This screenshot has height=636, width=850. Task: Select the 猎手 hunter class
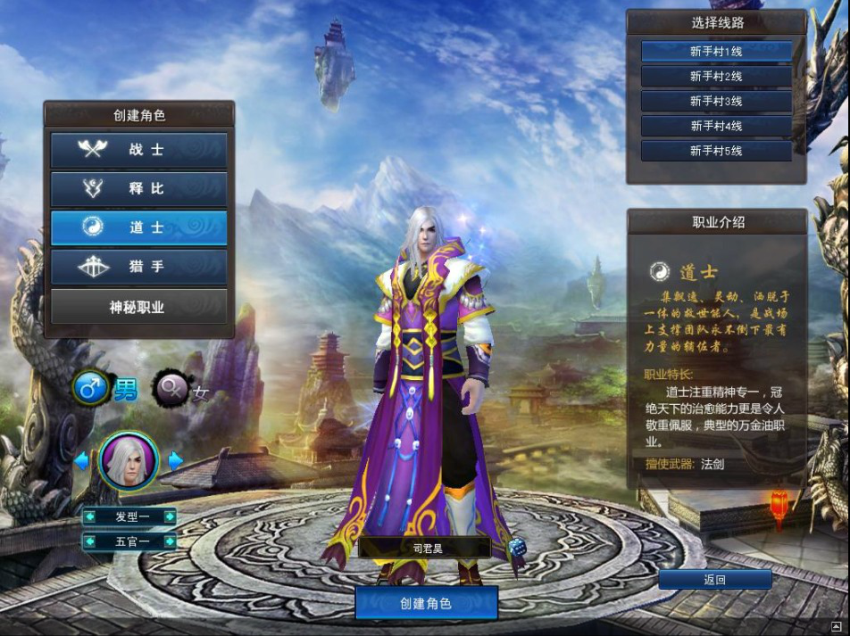click(x=139, y=267)
